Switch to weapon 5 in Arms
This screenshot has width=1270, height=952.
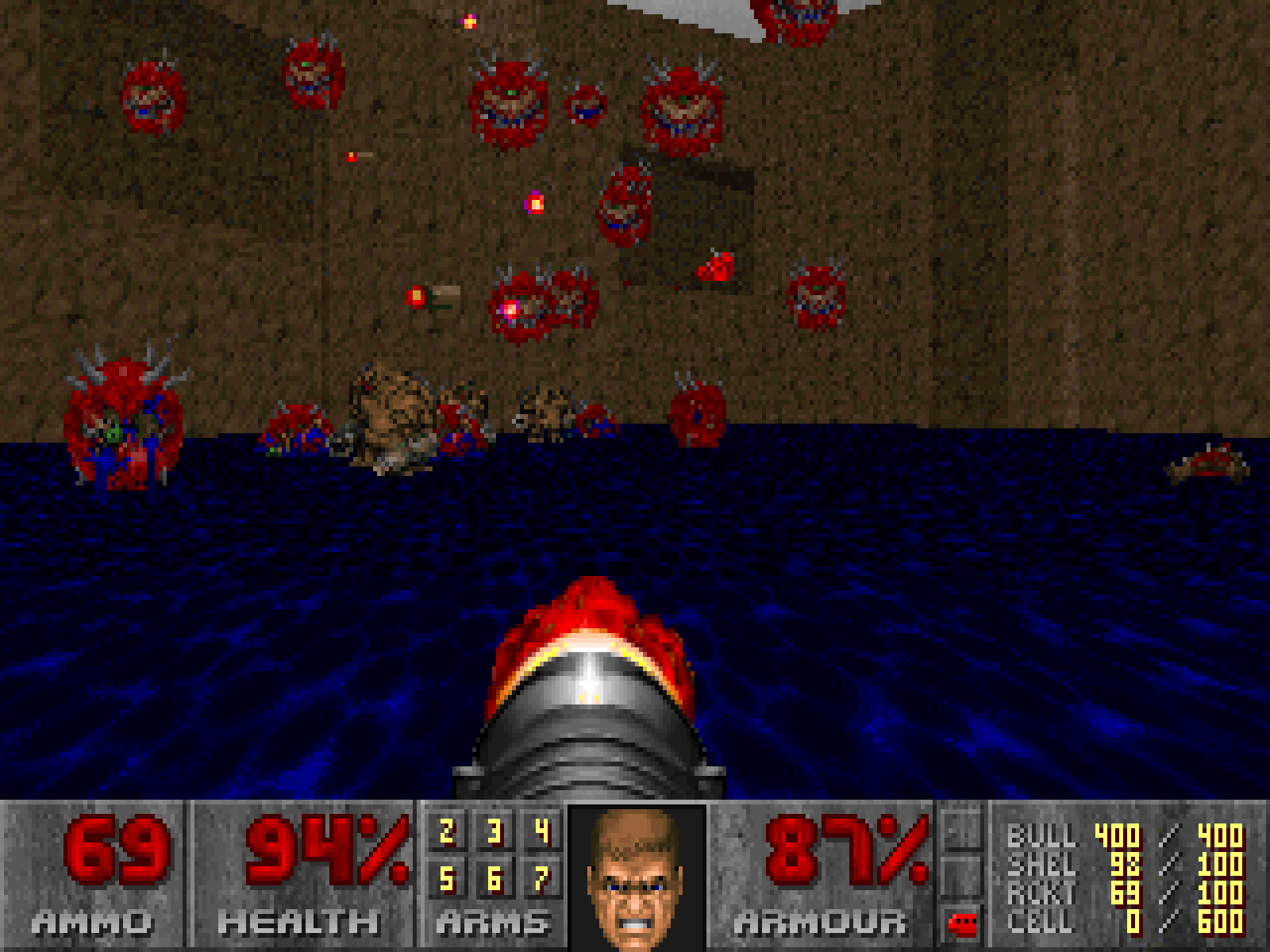tap(447, 879)
